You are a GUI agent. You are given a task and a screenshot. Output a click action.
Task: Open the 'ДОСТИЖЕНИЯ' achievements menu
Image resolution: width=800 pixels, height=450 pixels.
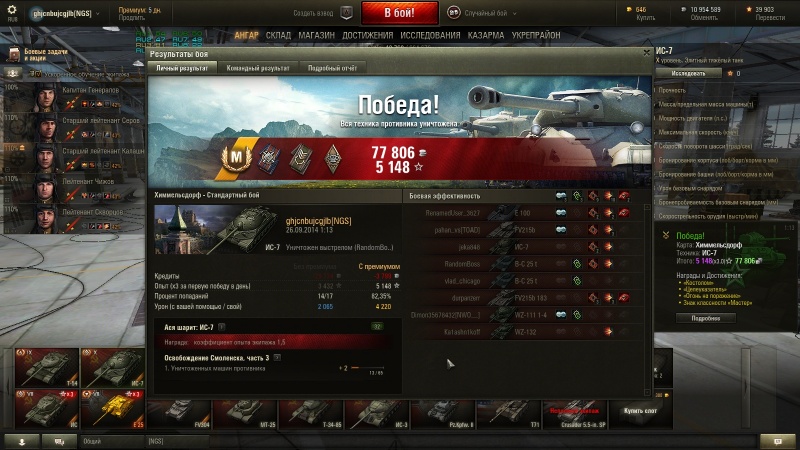click(367, 35)
